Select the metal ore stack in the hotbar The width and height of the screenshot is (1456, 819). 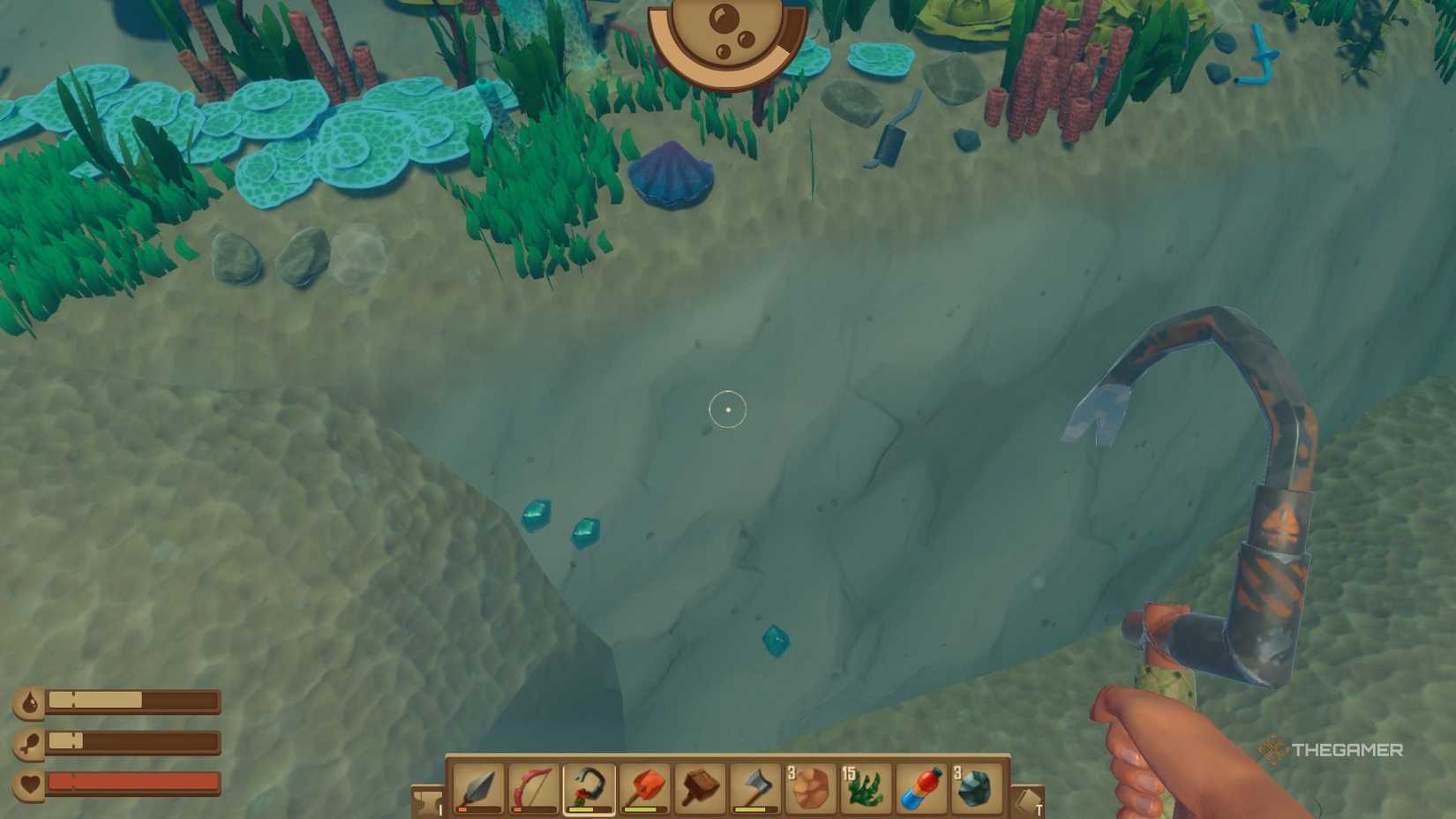(x=978, y=791)
